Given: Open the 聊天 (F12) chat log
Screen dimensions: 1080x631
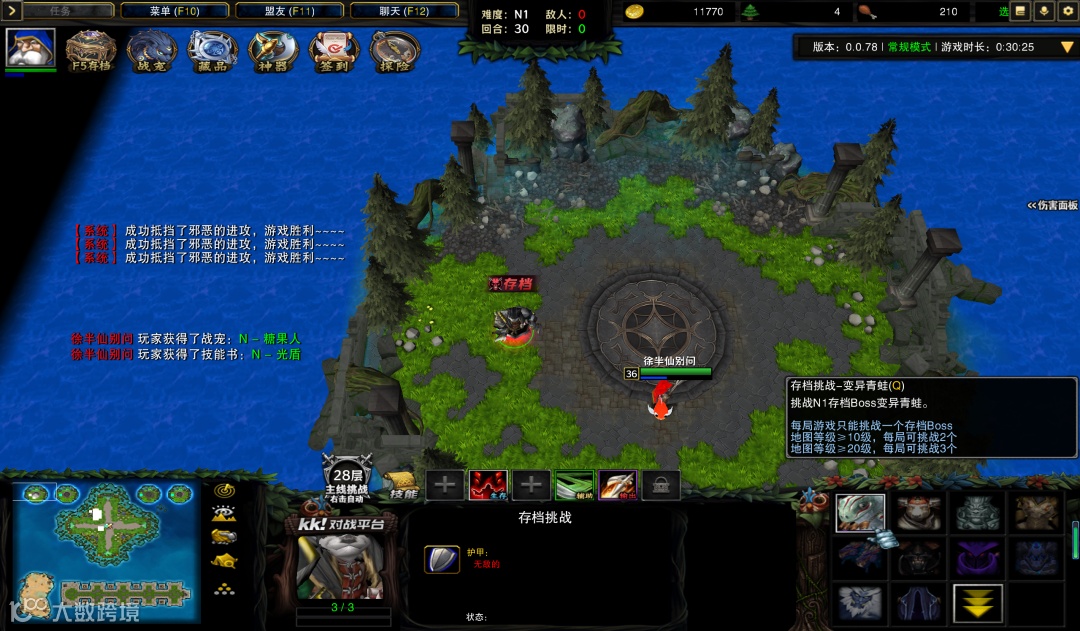Looking at the screenshot, I should (x=404, y=11).
